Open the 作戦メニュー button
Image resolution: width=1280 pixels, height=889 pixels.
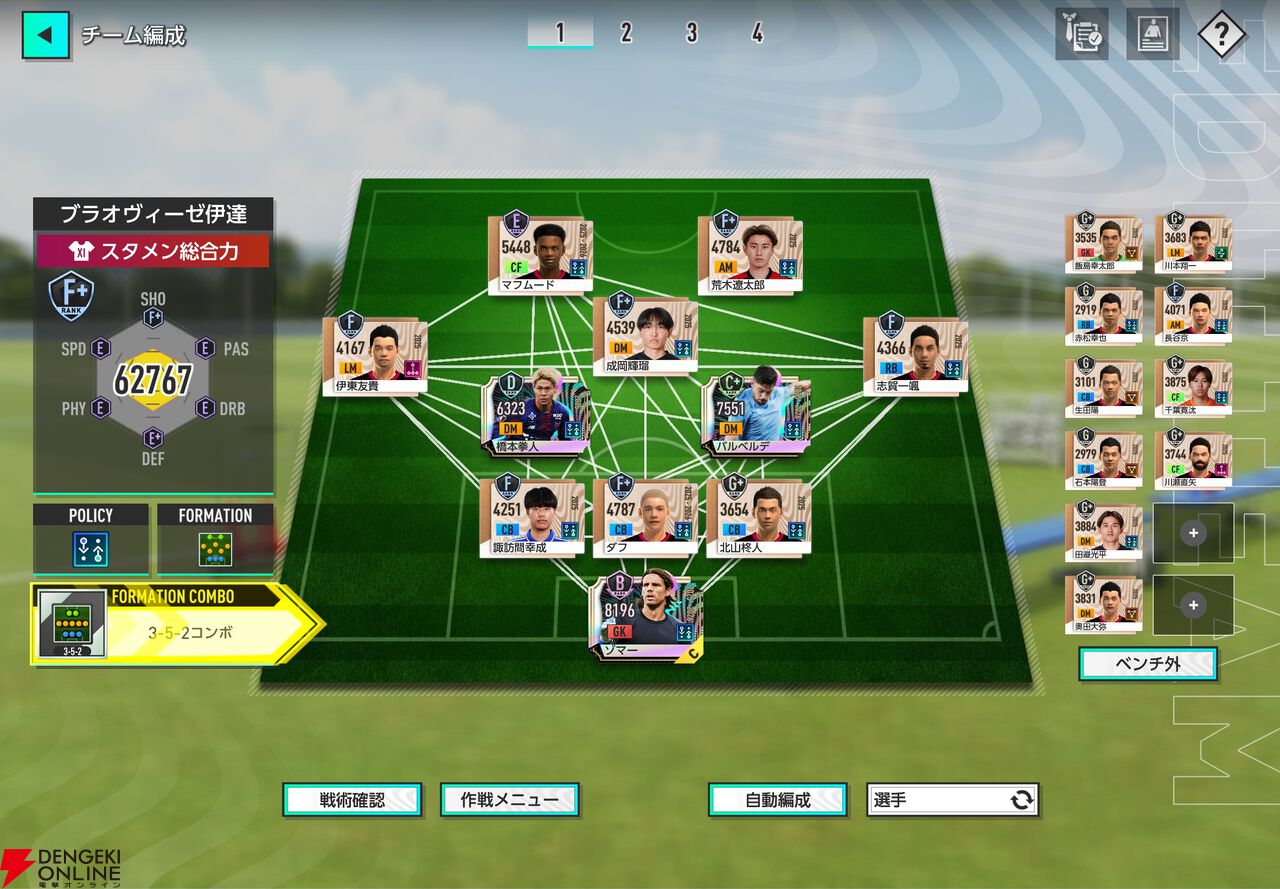pos(510,800)
